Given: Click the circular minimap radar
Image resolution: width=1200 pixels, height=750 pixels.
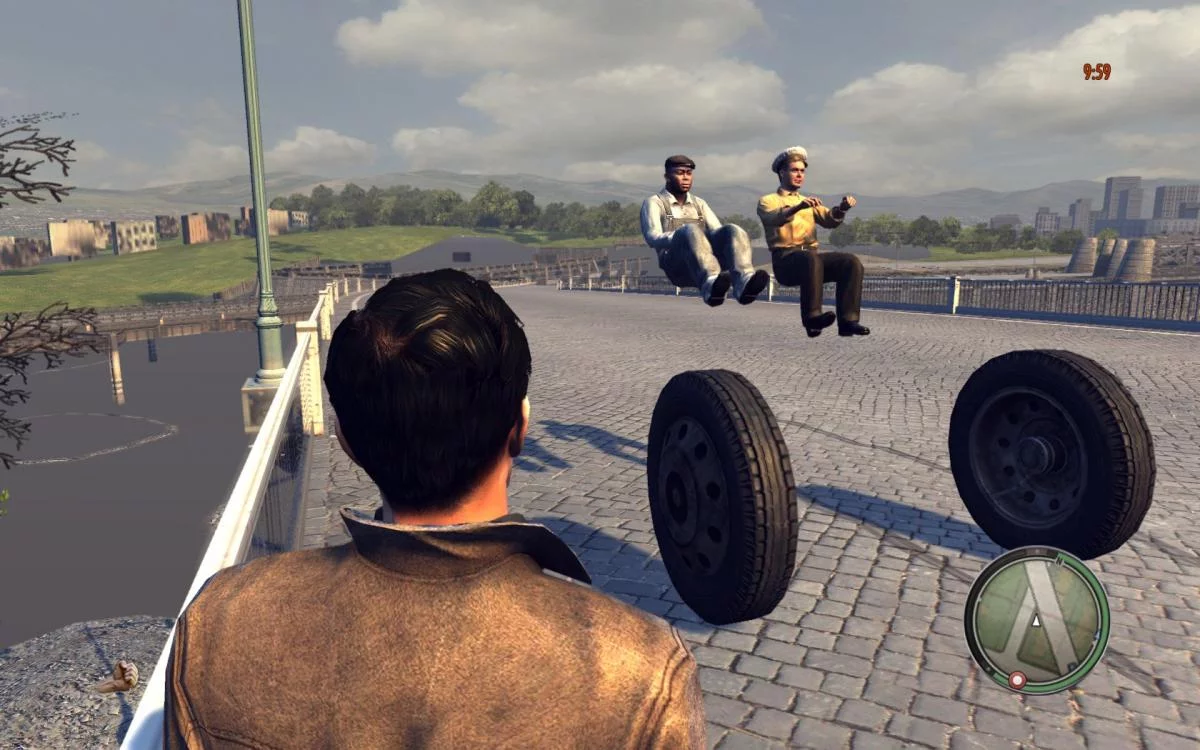Looking at the screenshot, I should click(1036, 619).
